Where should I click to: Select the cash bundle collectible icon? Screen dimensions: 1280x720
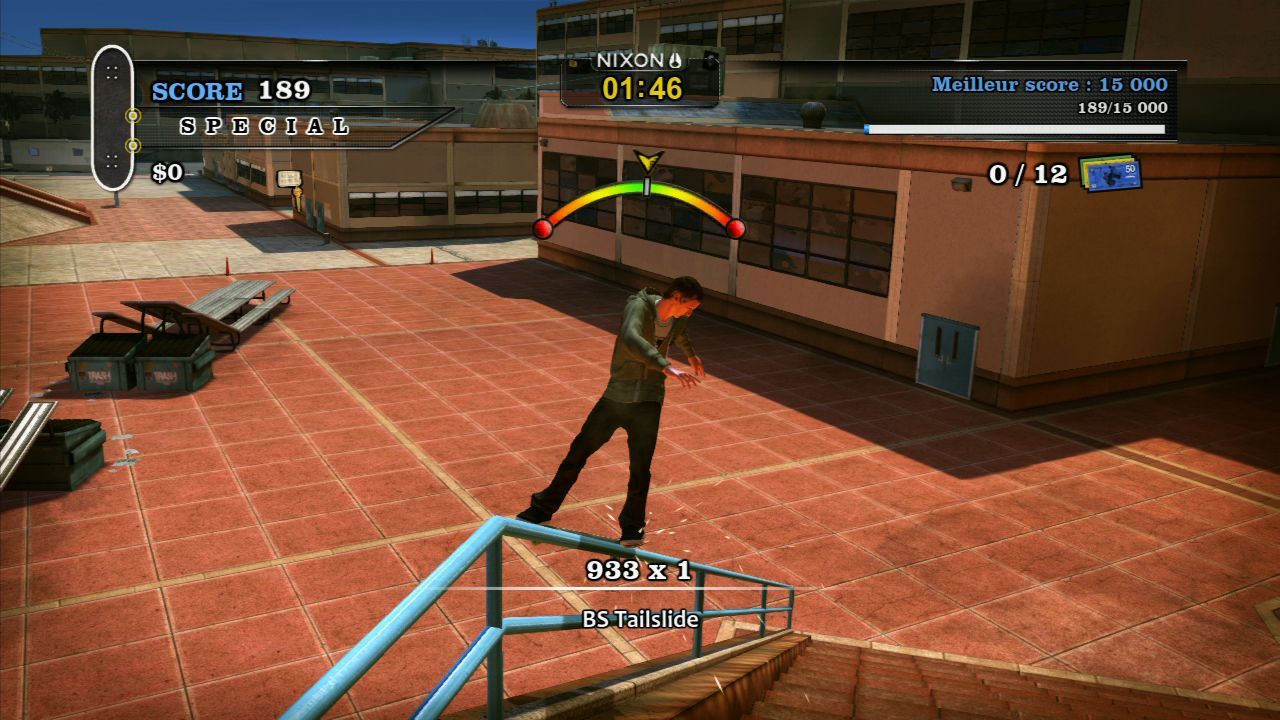pyautogui.click(x=1110, y=173)
